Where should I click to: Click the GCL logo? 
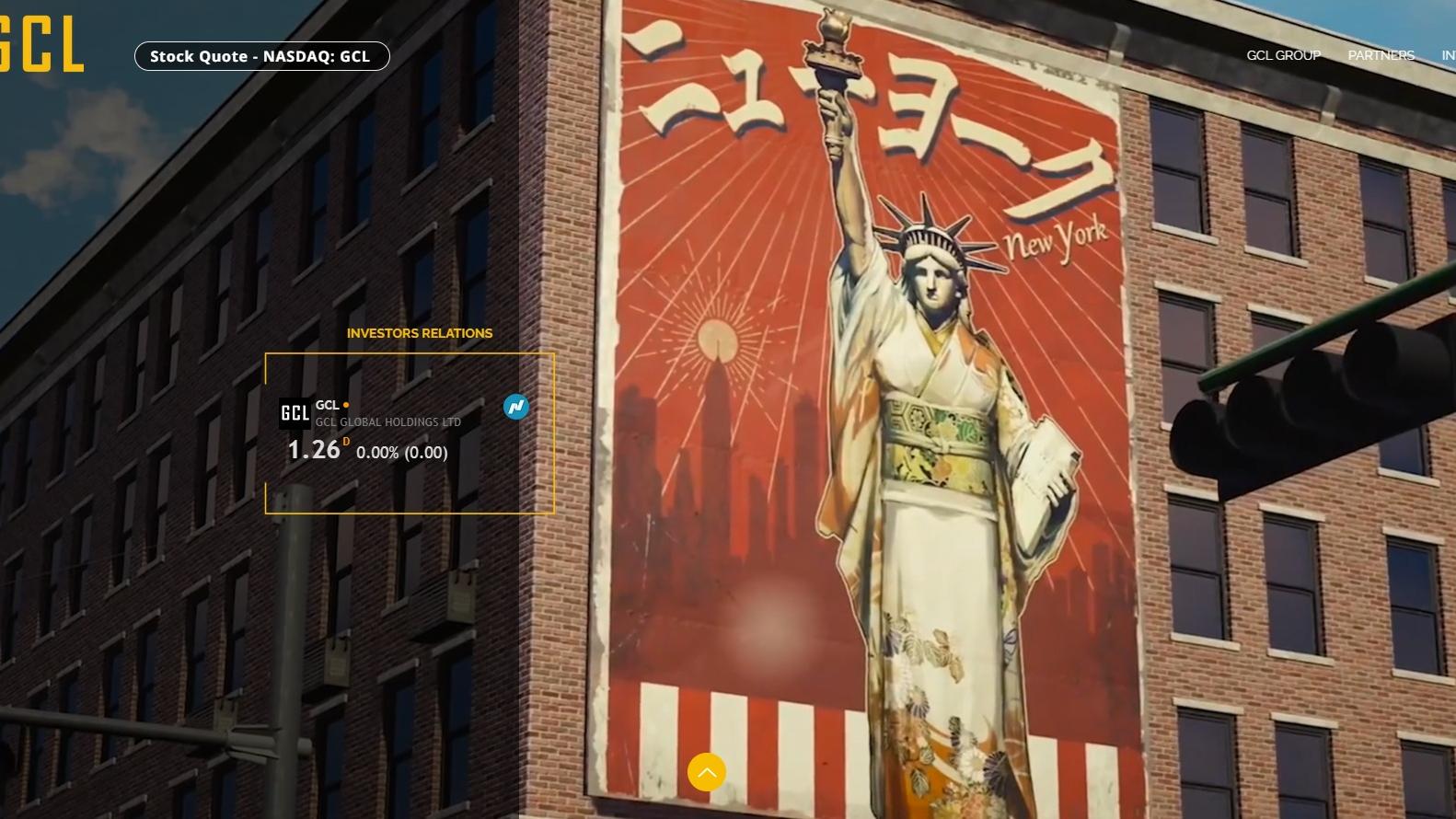pyautogui.click(x=41, y=44)
